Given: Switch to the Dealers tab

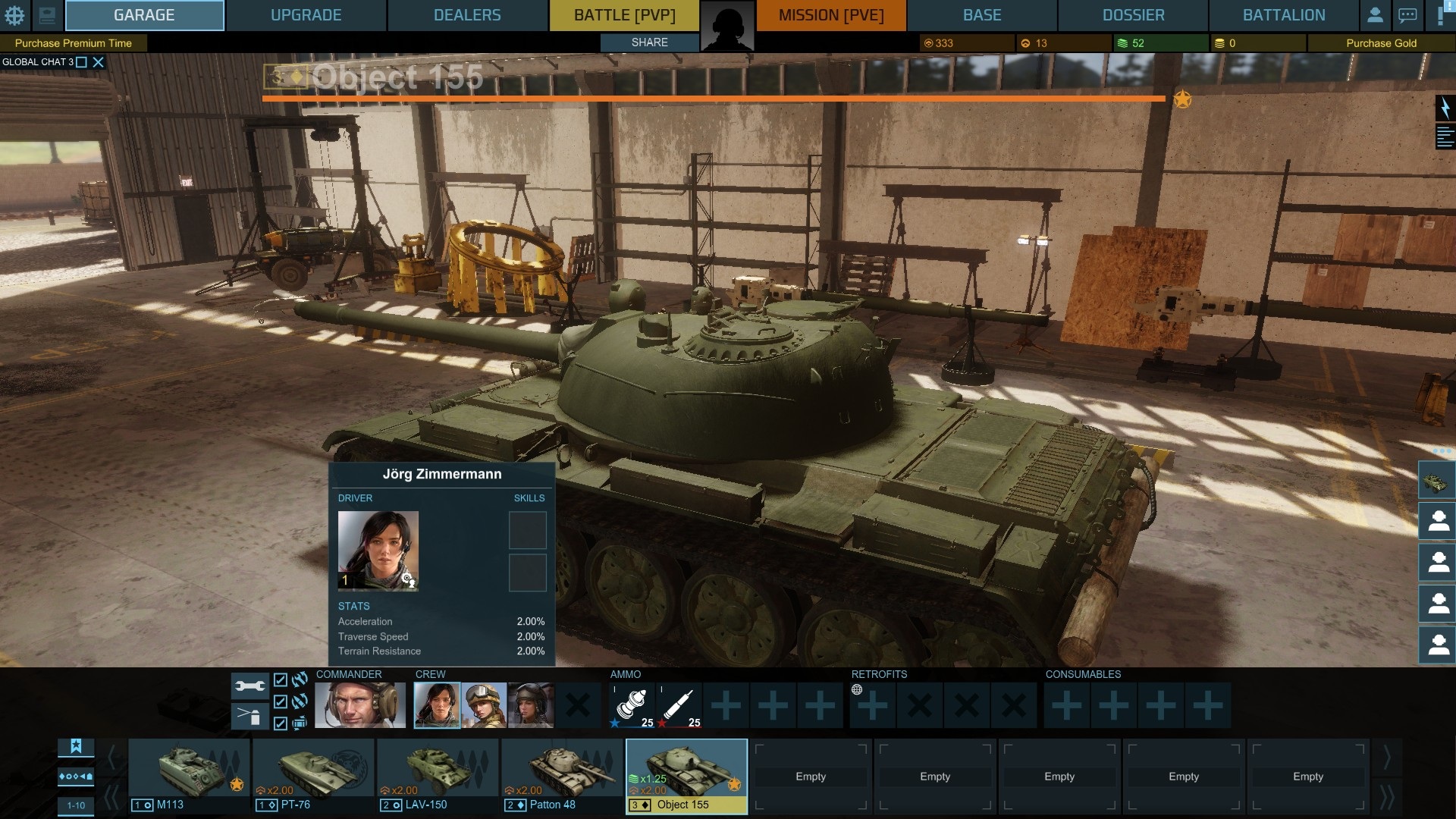Looking at the screenshot, I should 467,15.
